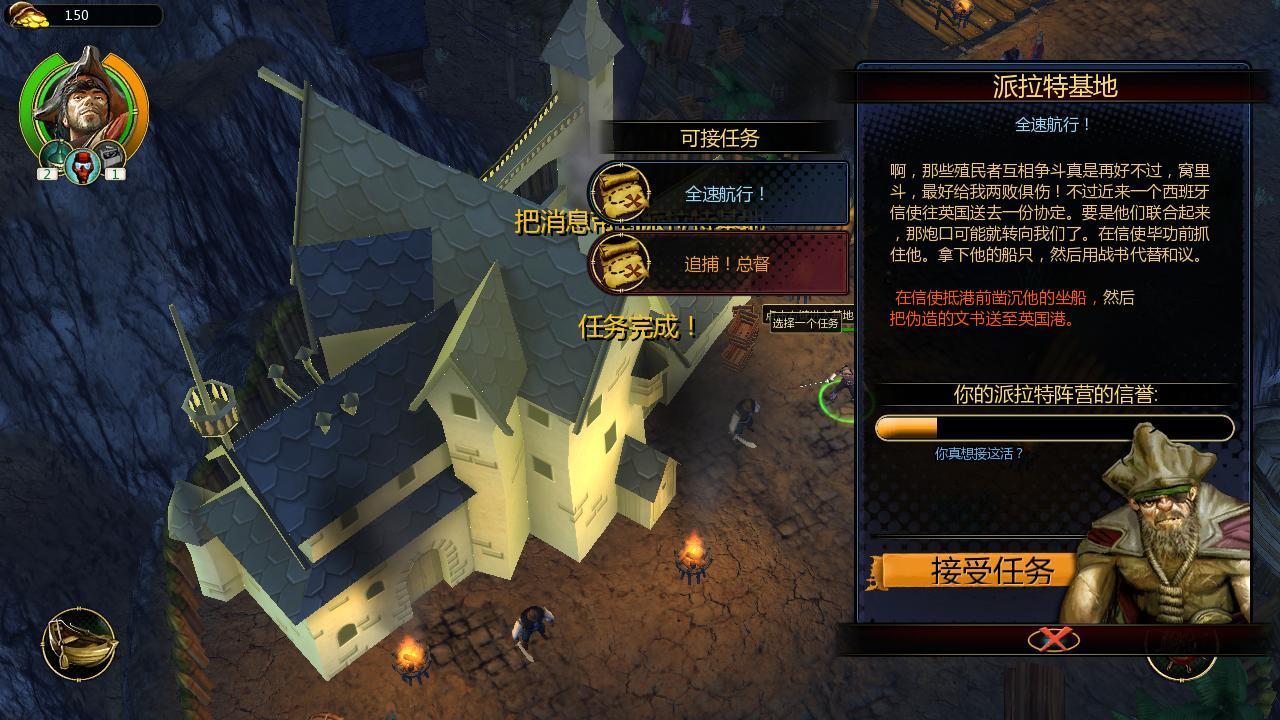
Task: Accept the mission with 接受任务 button
Action: coord(979,571)
